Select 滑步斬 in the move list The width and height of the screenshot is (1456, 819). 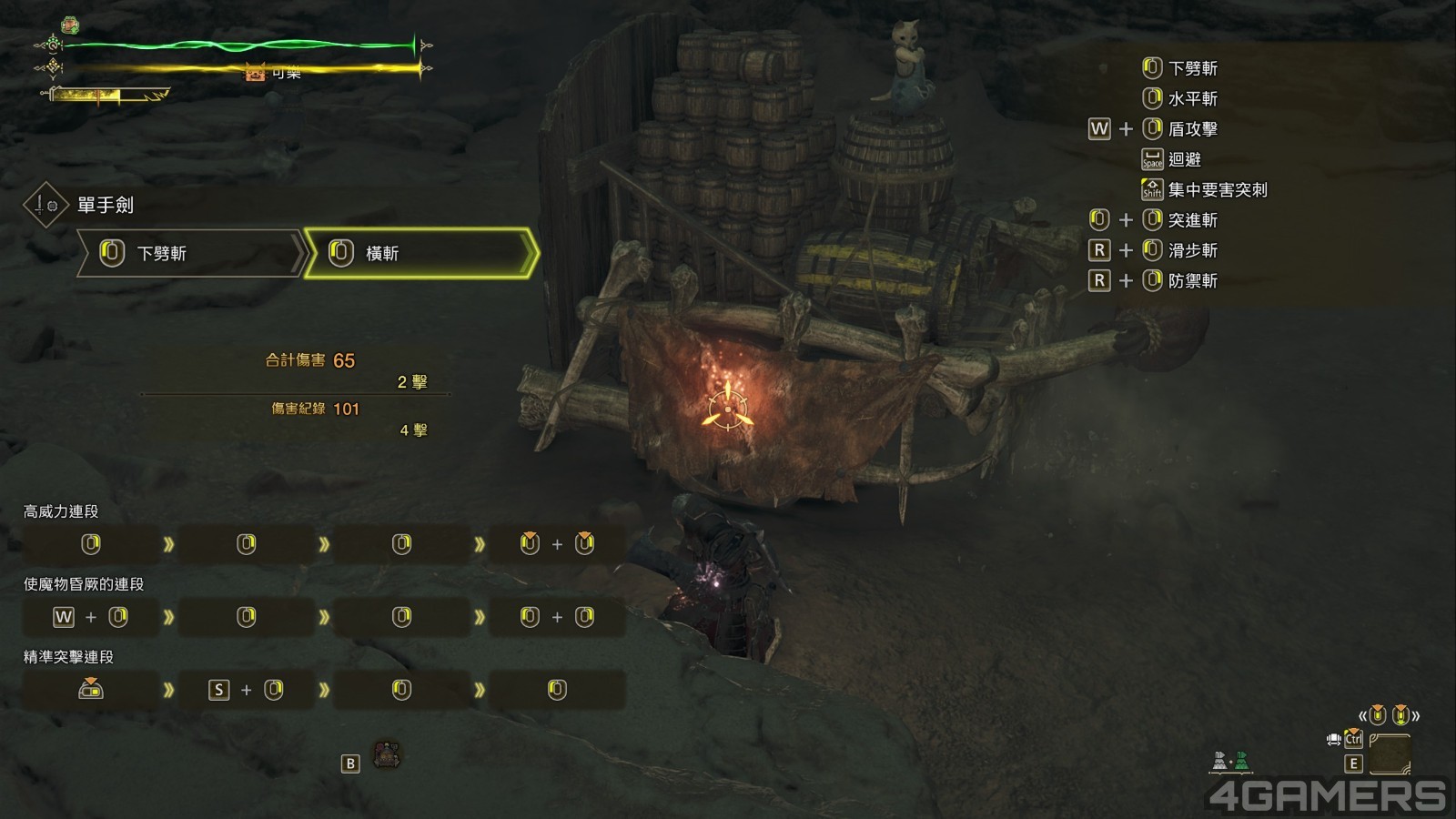click(x=1192, y=250)
